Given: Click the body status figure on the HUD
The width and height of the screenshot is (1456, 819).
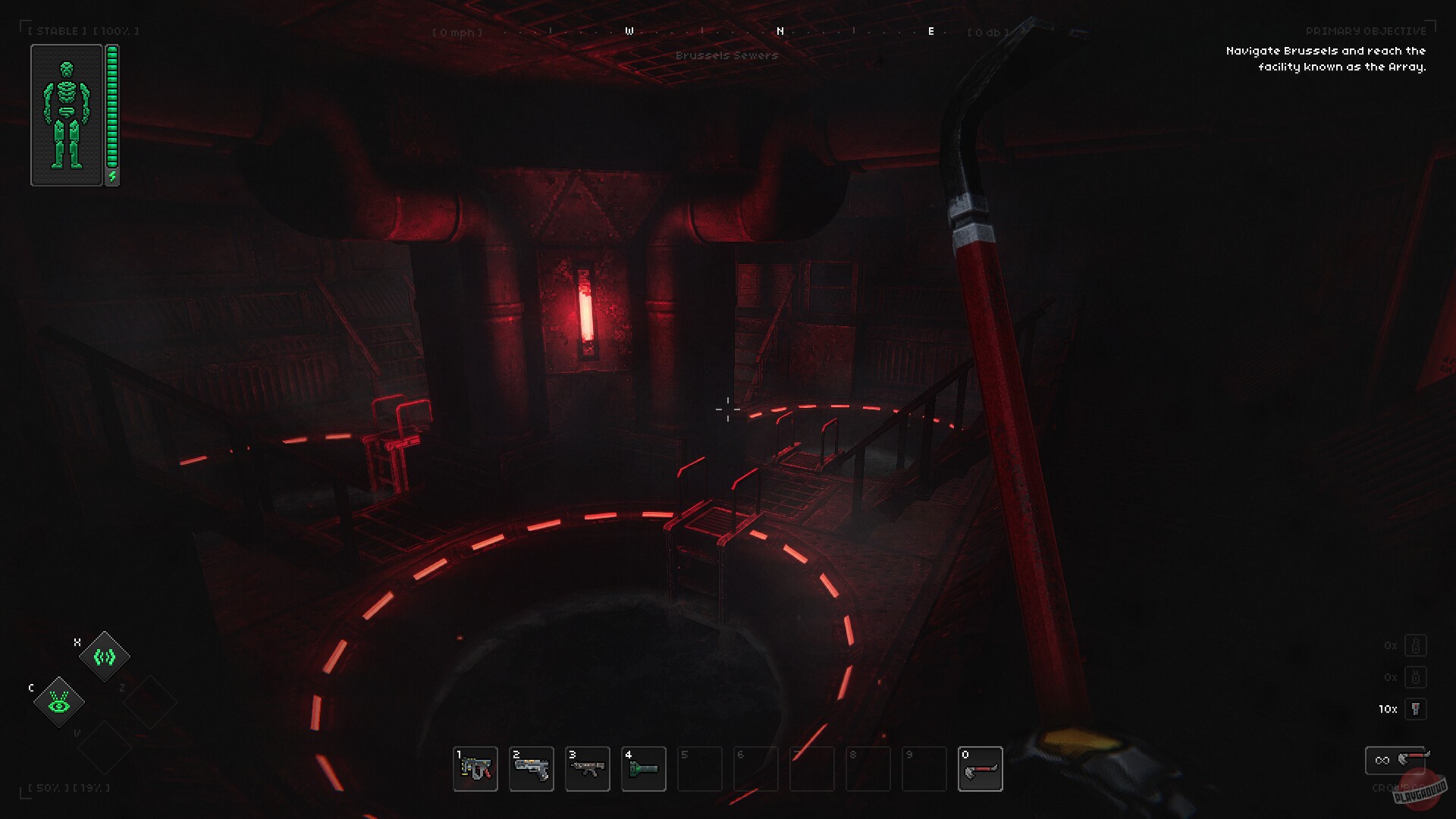Looking at the screenshot, I should coord(67,114).
